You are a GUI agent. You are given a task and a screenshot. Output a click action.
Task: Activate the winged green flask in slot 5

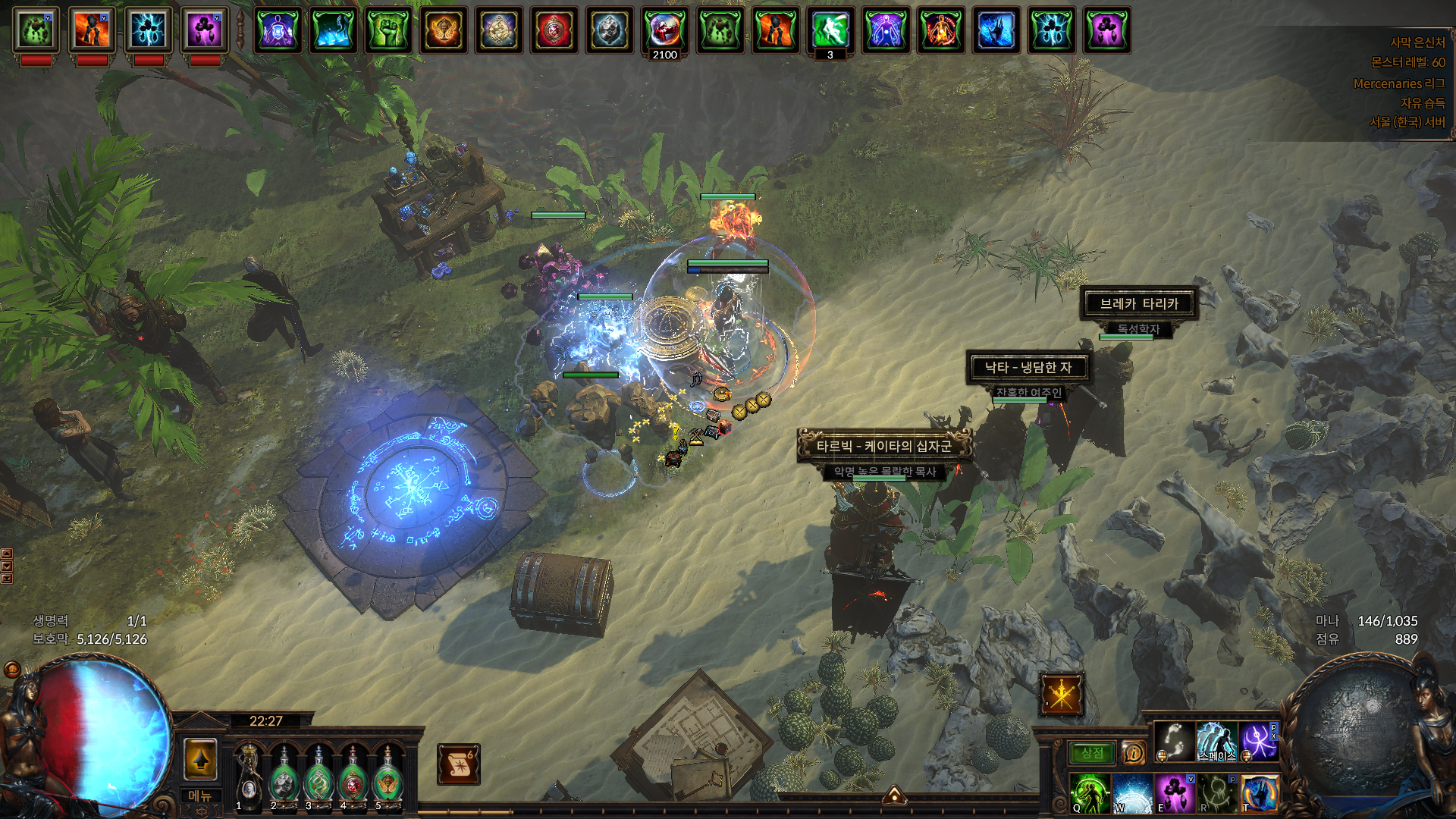pyautogui.click(x=388, y=775)
